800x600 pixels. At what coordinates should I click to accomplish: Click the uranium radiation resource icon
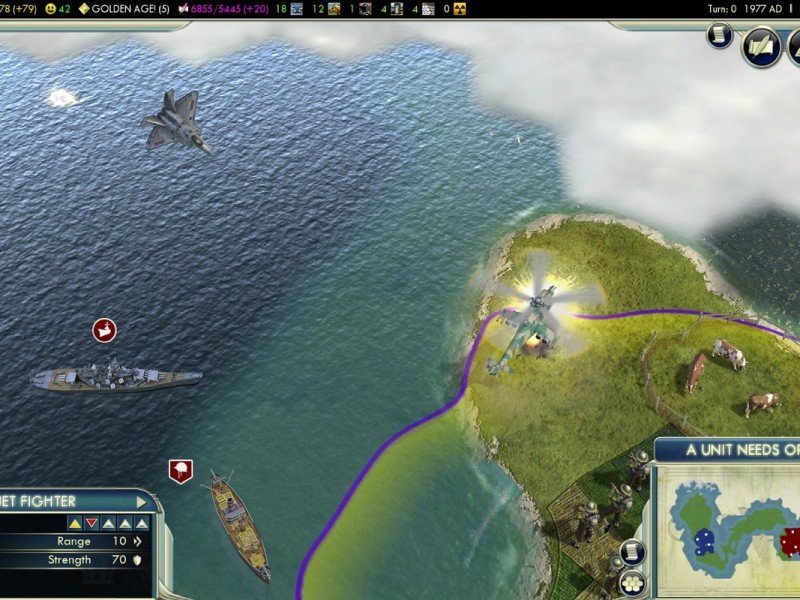tap(459, 9)
